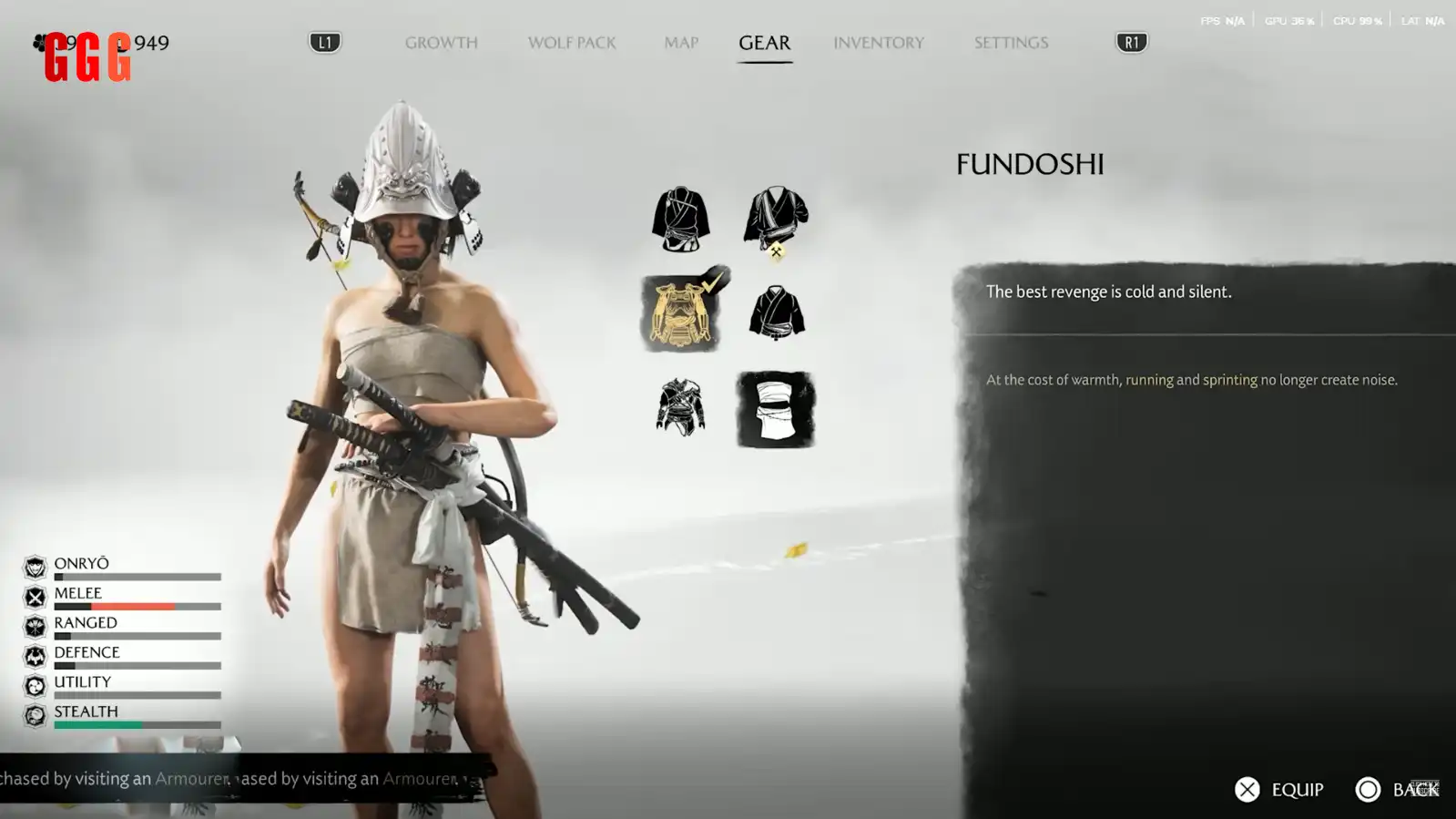
Task: Pick the strapped ninja-style armor icon
Action: click(680, 407)
